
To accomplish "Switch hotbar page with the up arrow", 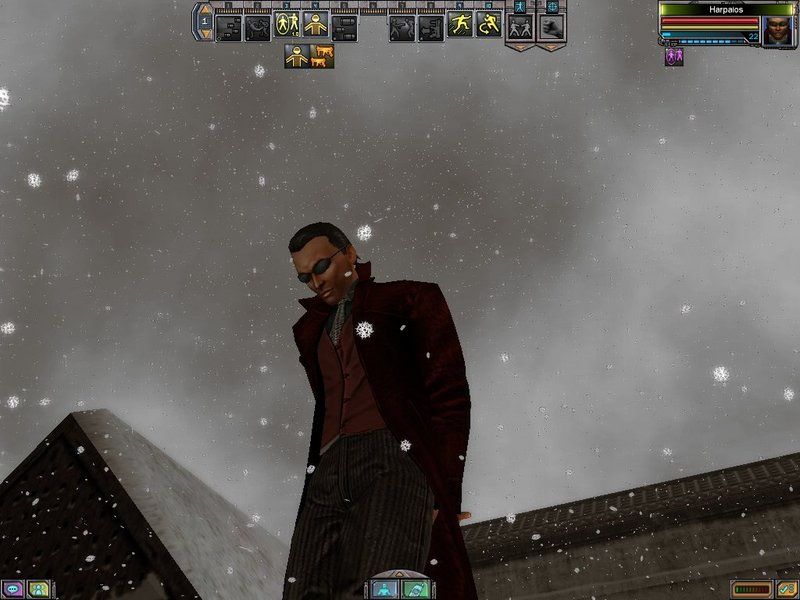I will 205,10.
